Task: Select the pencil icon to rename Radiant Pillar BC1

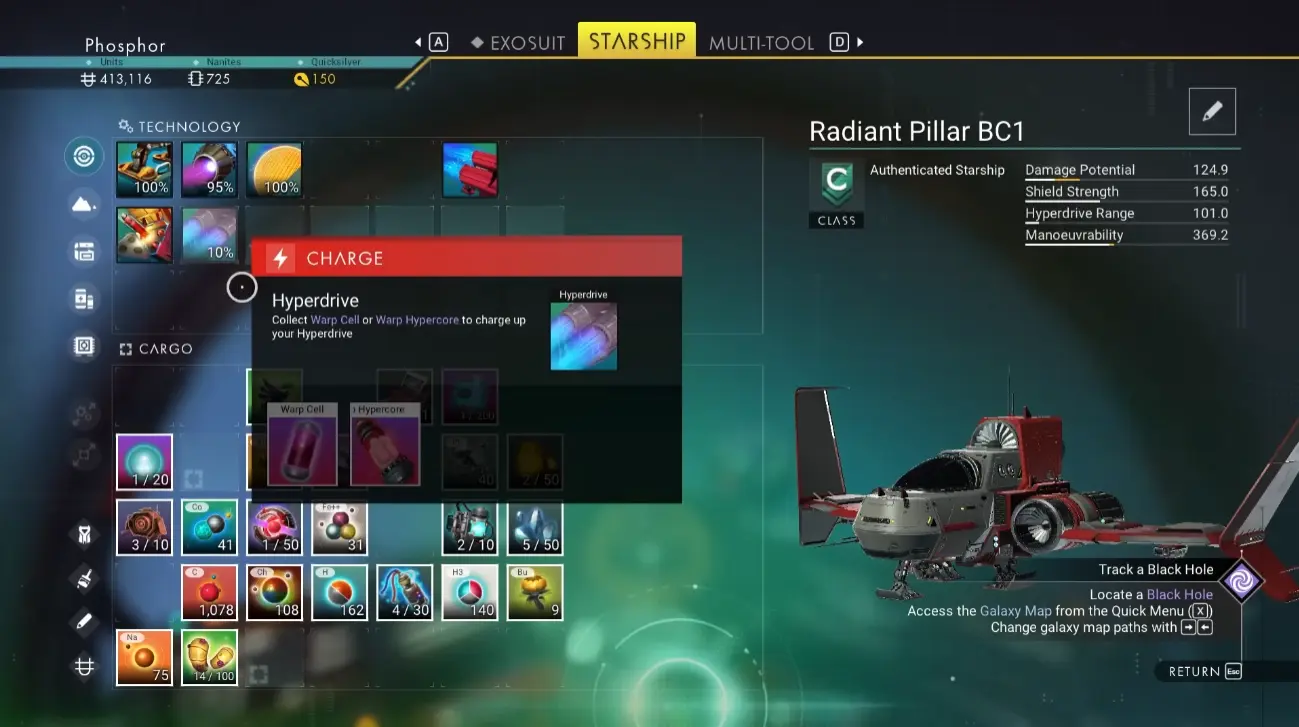Action: coord(1211,112)
